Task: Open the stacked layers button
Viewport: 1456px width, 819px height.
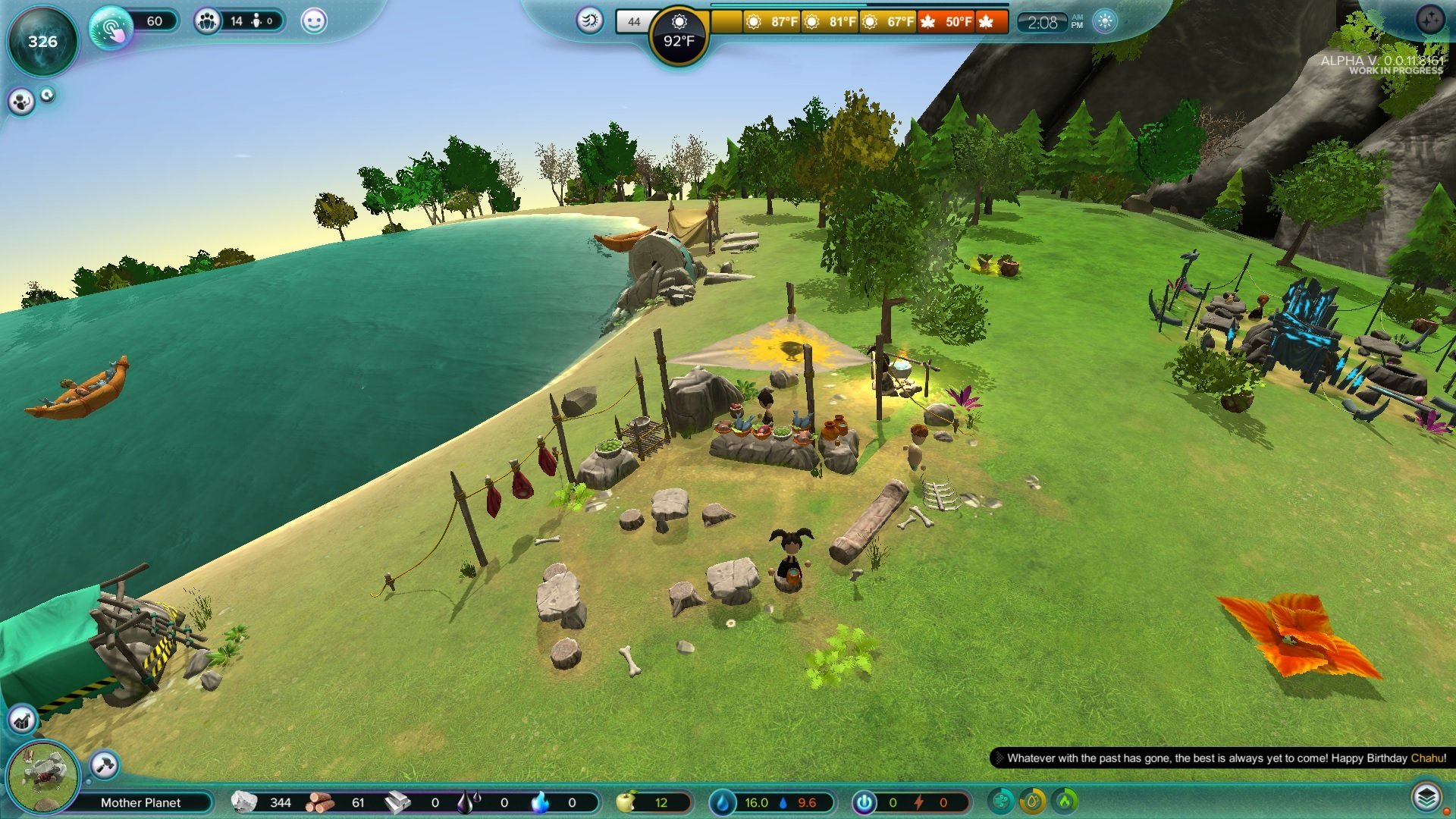Action: pyautogui.click(x=1426, y=798)
